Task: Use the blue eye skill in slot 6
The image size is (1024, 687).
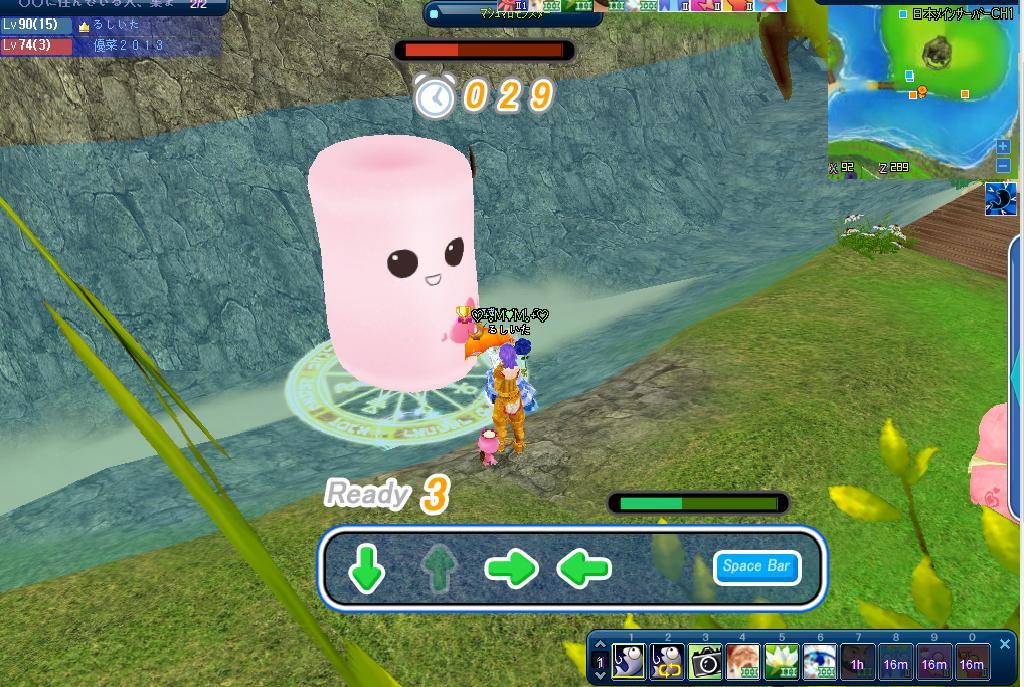Action: pos(819,662)
